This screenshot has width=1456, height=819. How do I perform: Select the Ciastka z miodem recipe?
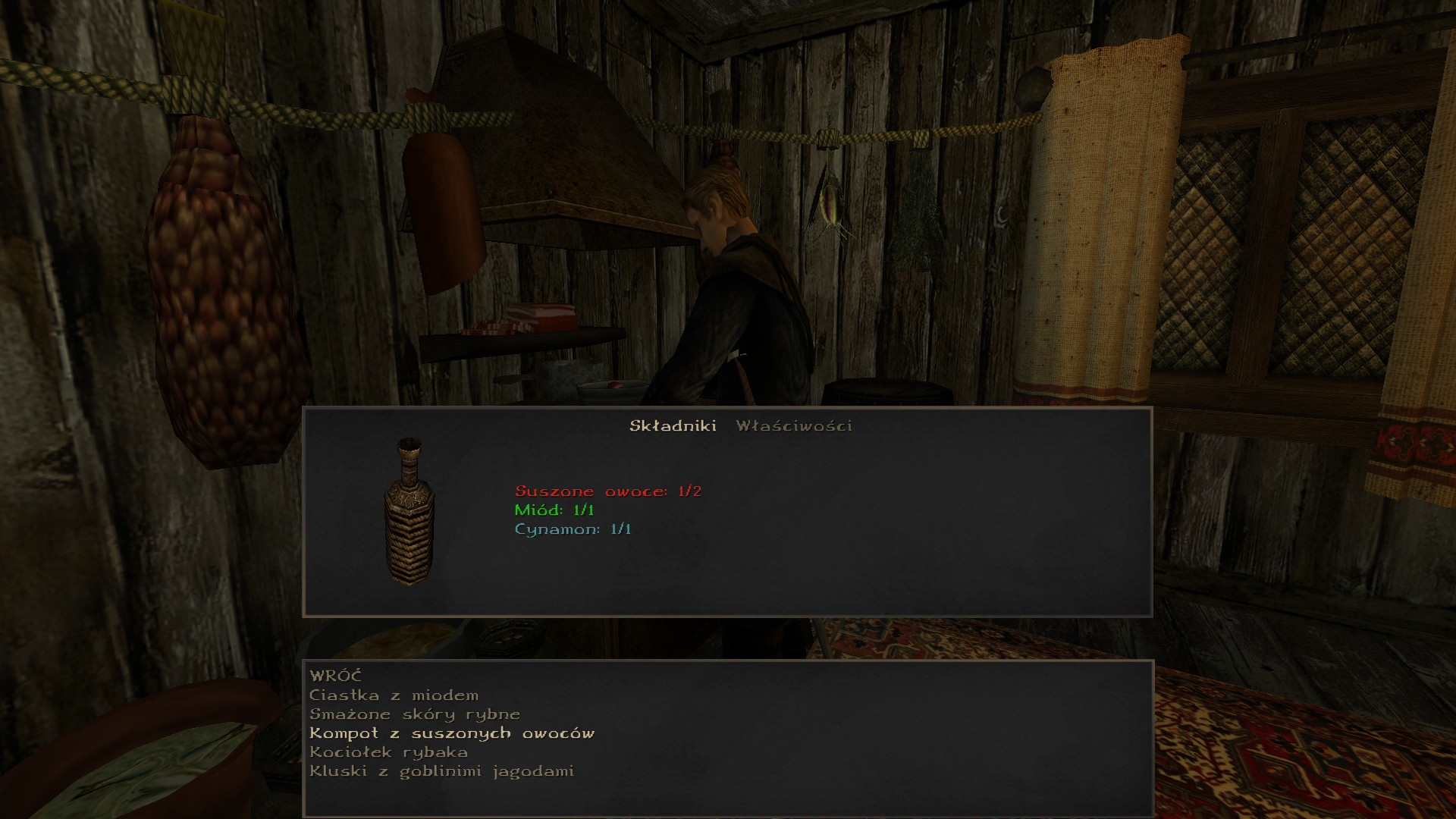(394, 695)
